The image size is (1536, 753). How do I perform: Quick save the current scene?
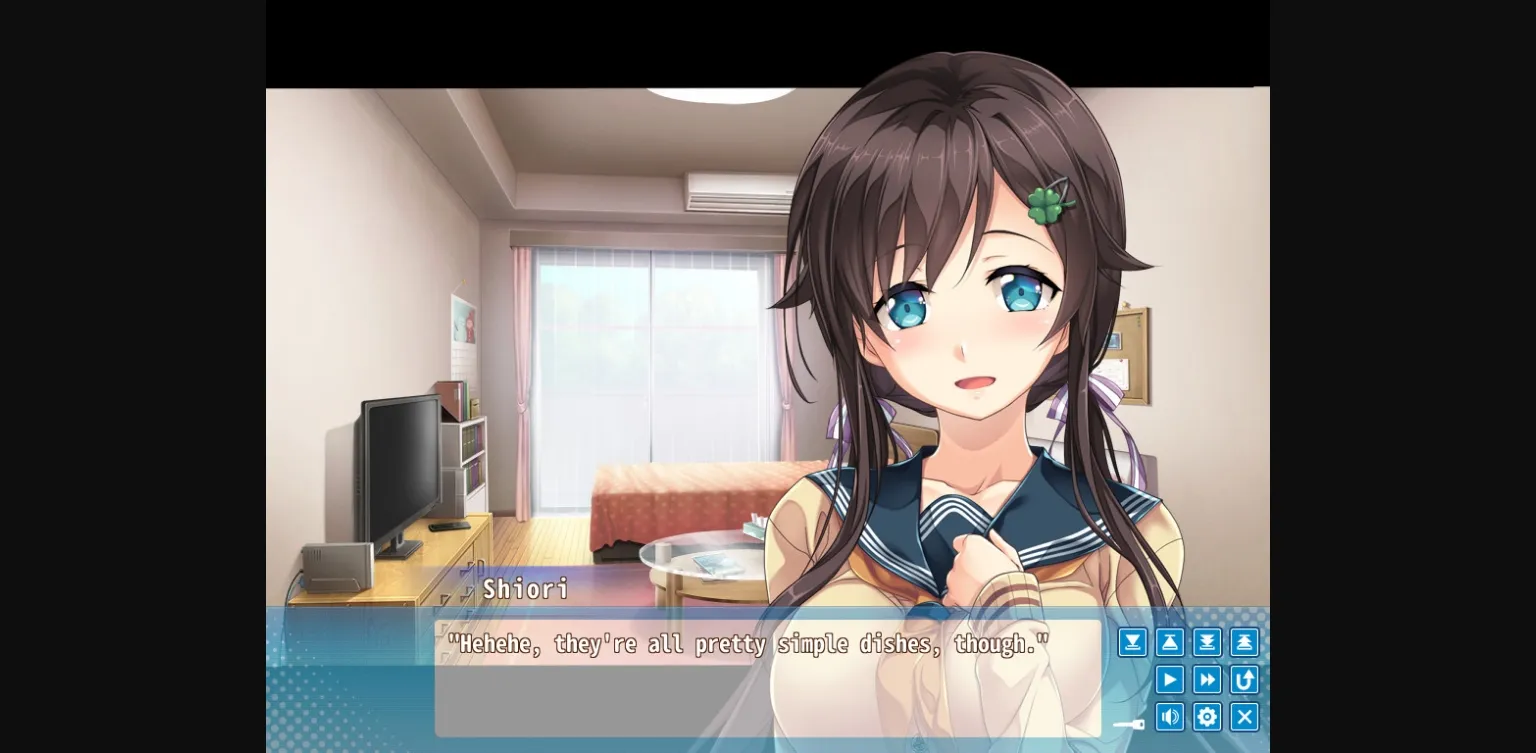(1207, 642)
